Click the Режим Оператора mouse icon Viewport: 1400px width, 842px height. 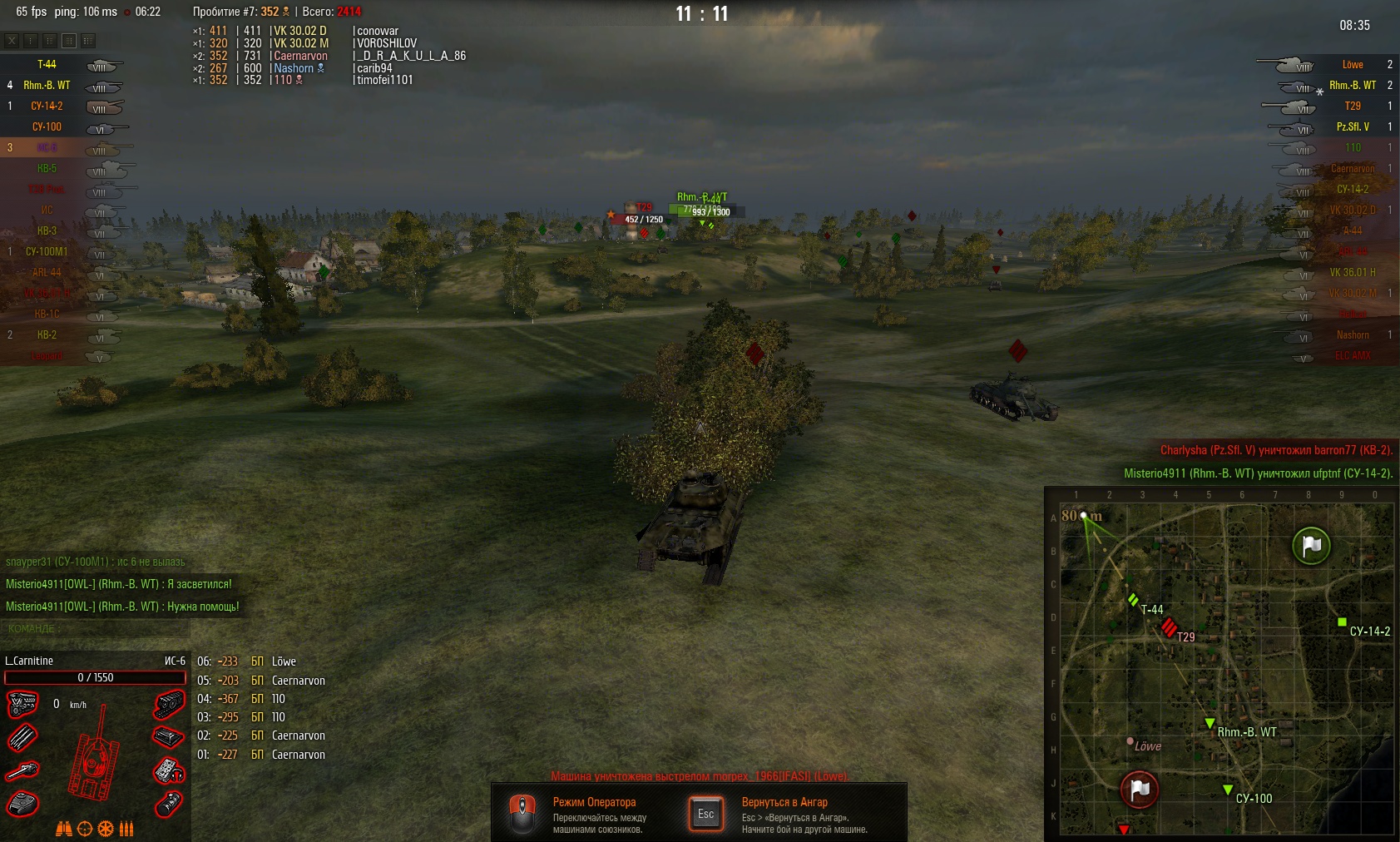pyautogui.click(x=522, y=812)
